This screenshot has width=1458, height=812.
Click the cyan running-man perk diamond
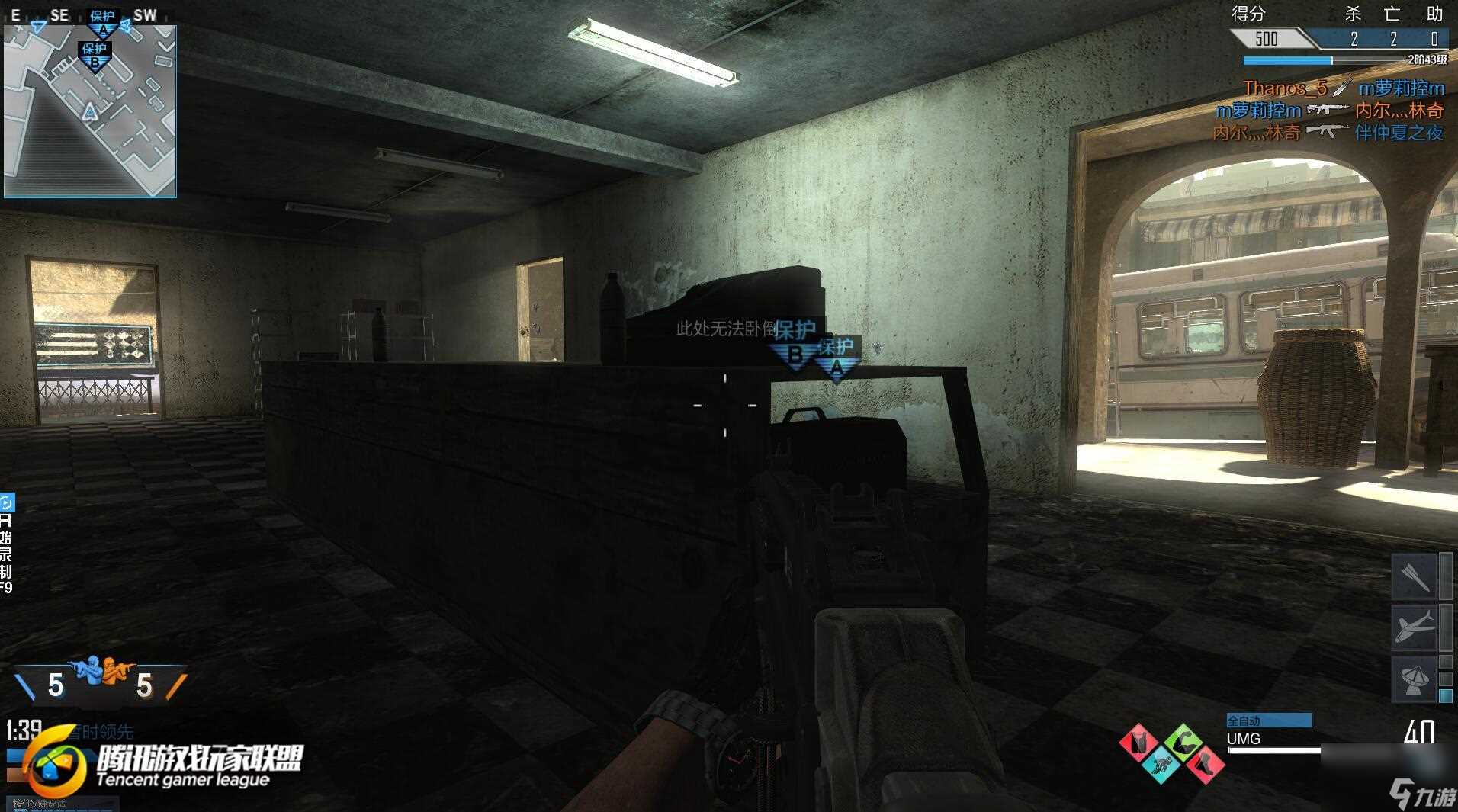1161,763
